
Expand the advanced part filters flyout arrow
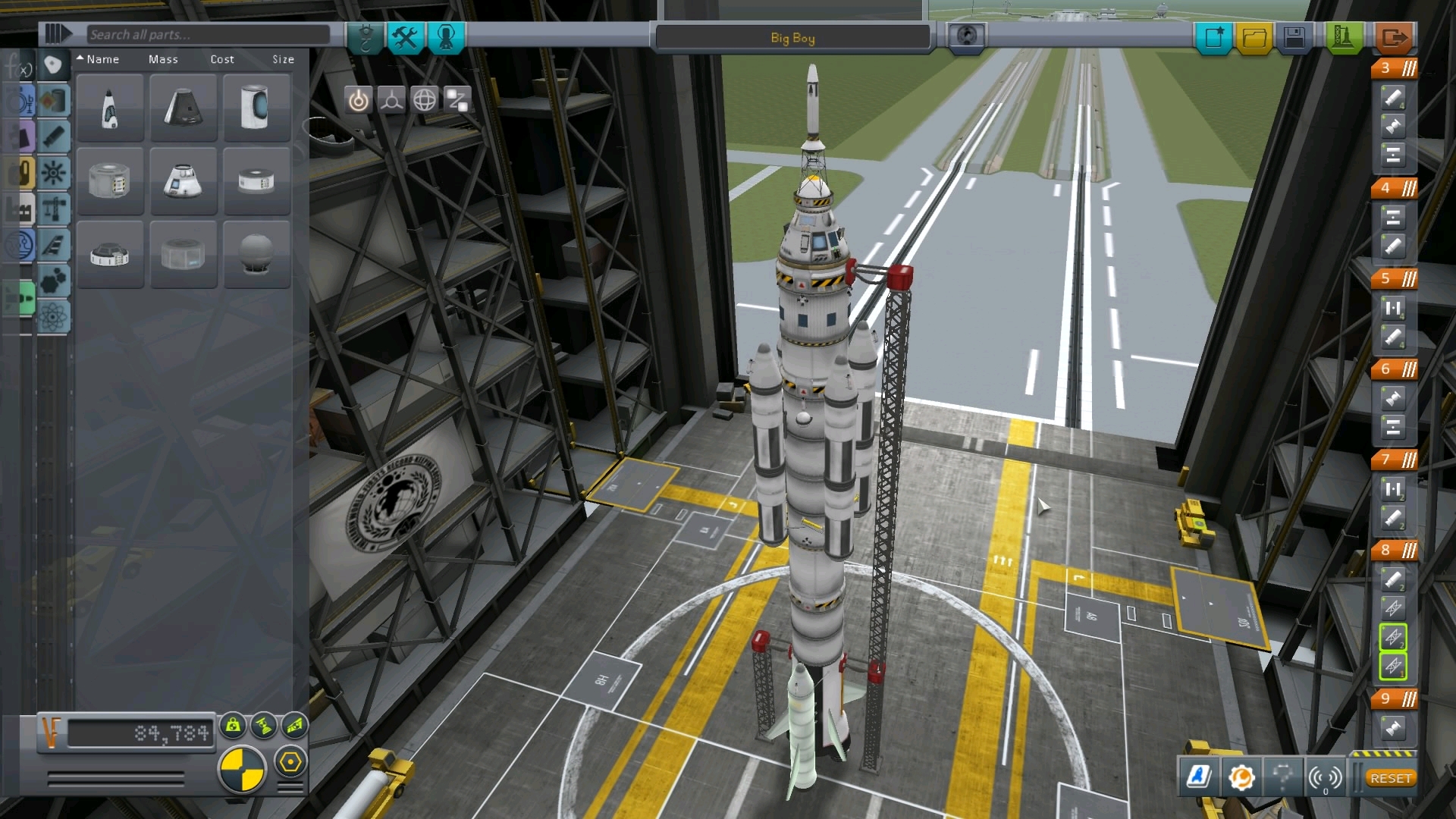point(57,33)
